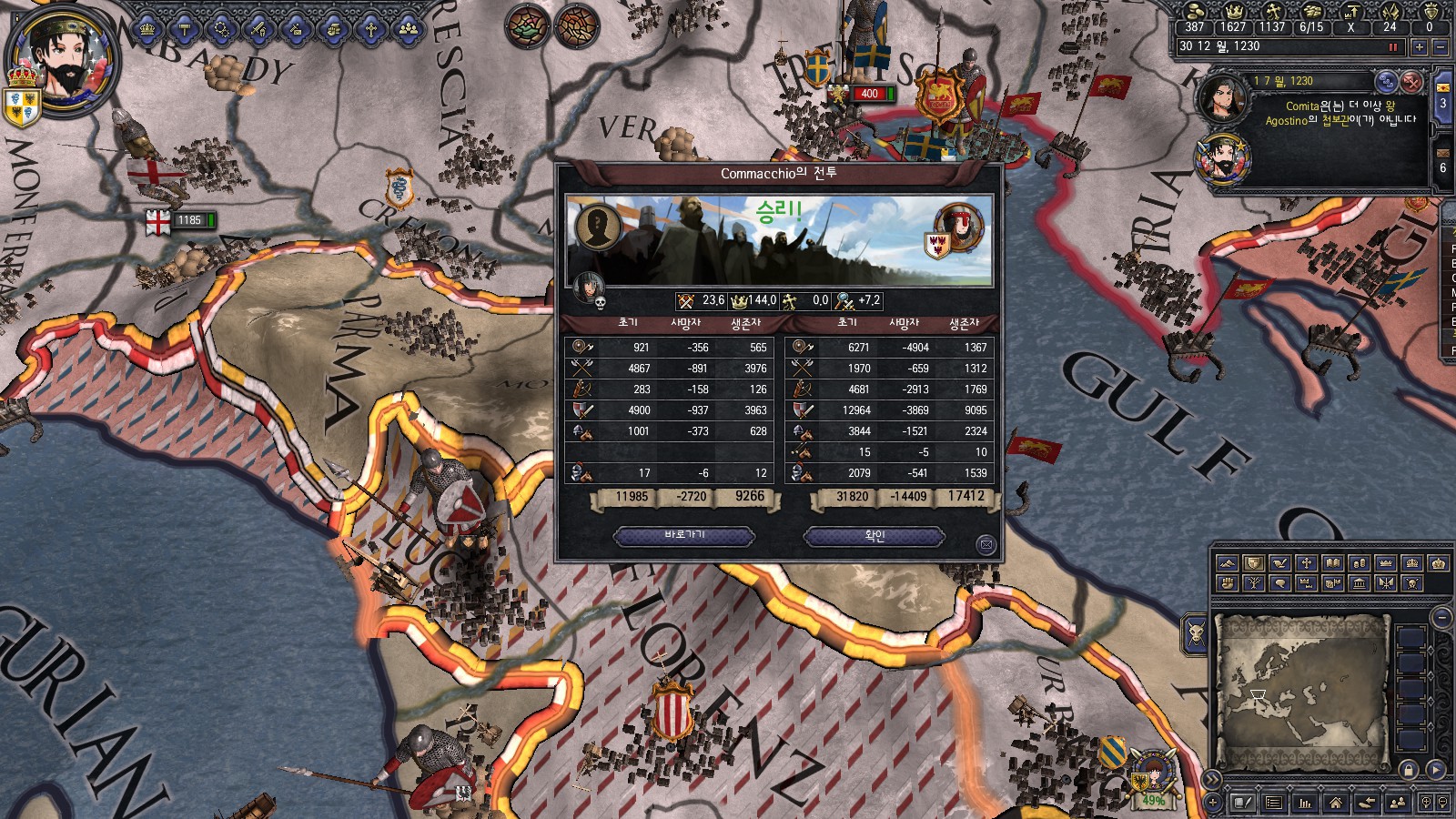This screenshot has width=1456, height=819.
Task: Confirm the battle result with 확인
Action: [874, 537]
